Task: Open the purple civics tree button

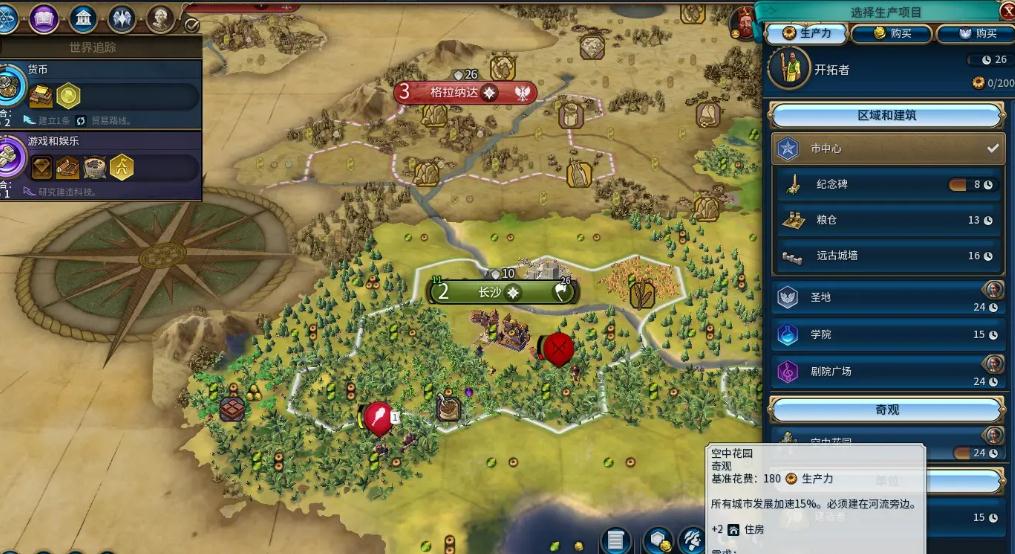Action: pyautogui.click(x=44, y=17)
